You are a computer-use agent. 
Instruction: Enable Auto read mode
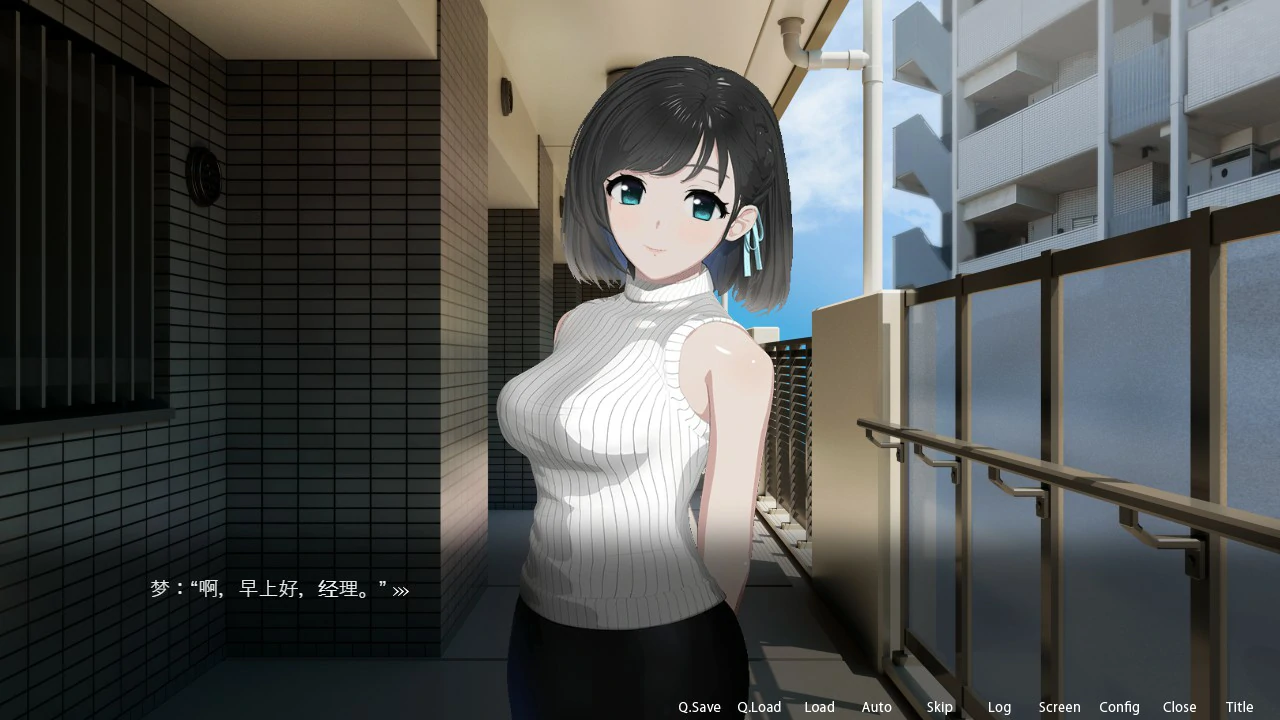point(876,707)
